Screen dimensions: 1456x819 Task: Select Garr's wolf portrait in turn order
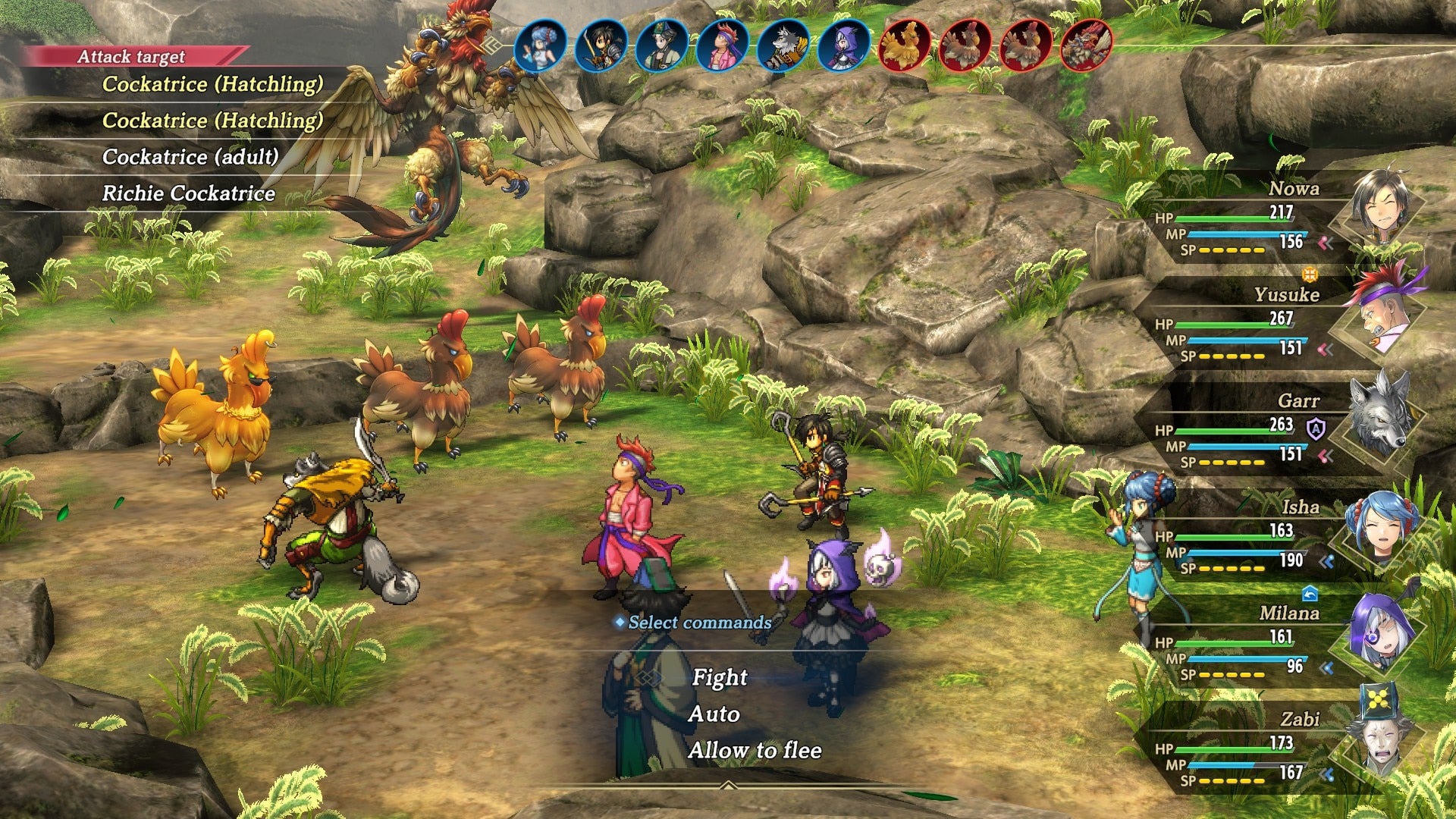coord(783,45)
